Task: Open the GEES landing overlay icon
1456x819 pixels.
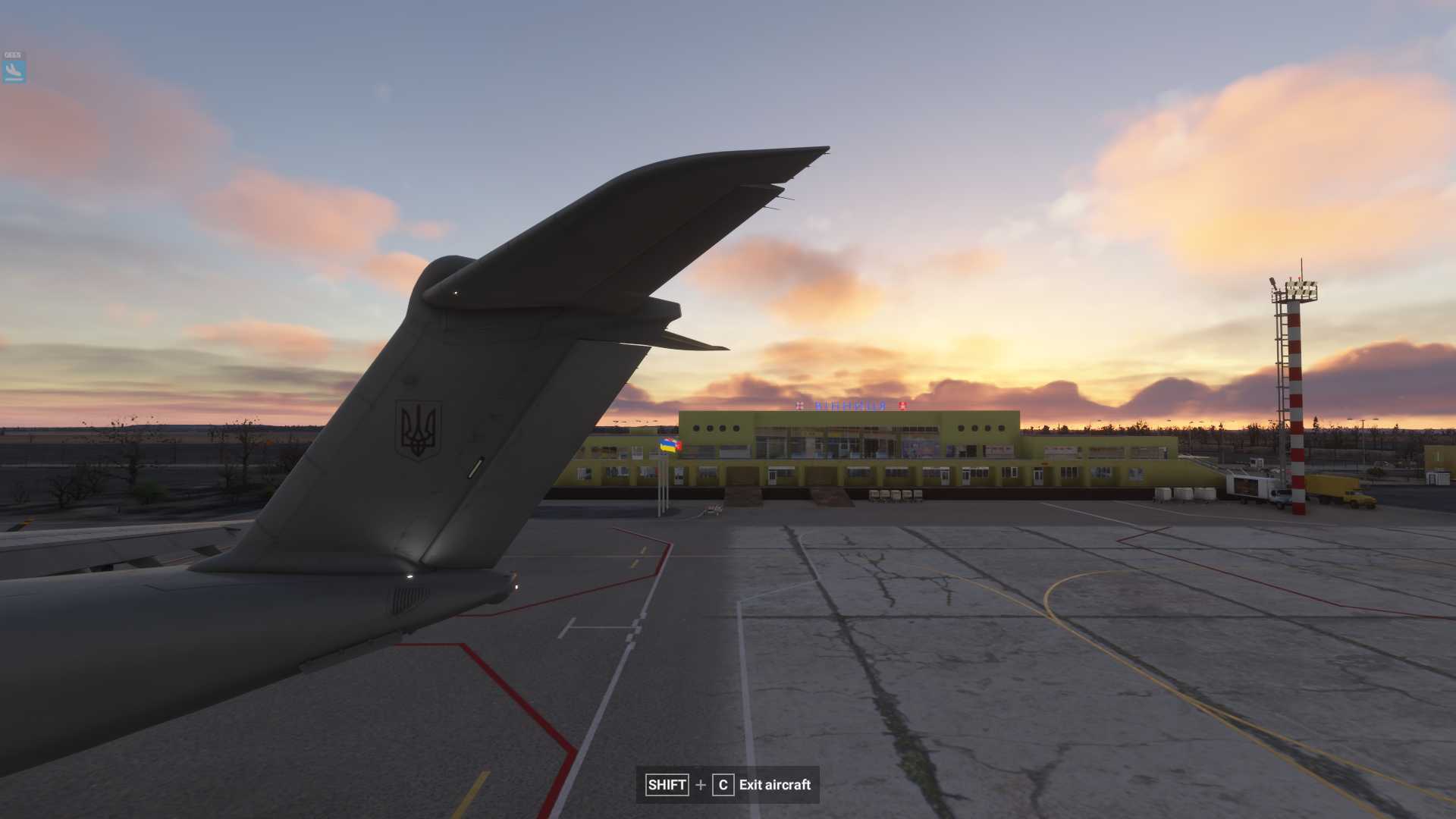Action: tap(13, 71)
